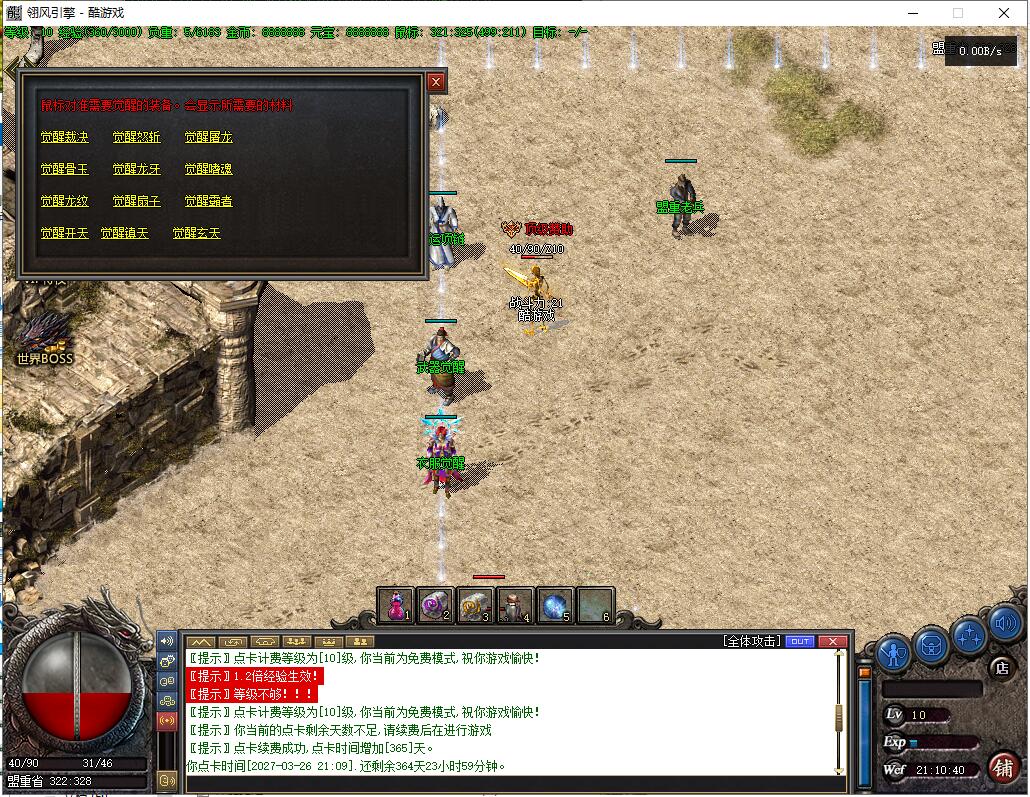This screenshot has height=797, width=1030.
Task: Pick the 觉醒开天 option
Action: [x=64, y=233]
